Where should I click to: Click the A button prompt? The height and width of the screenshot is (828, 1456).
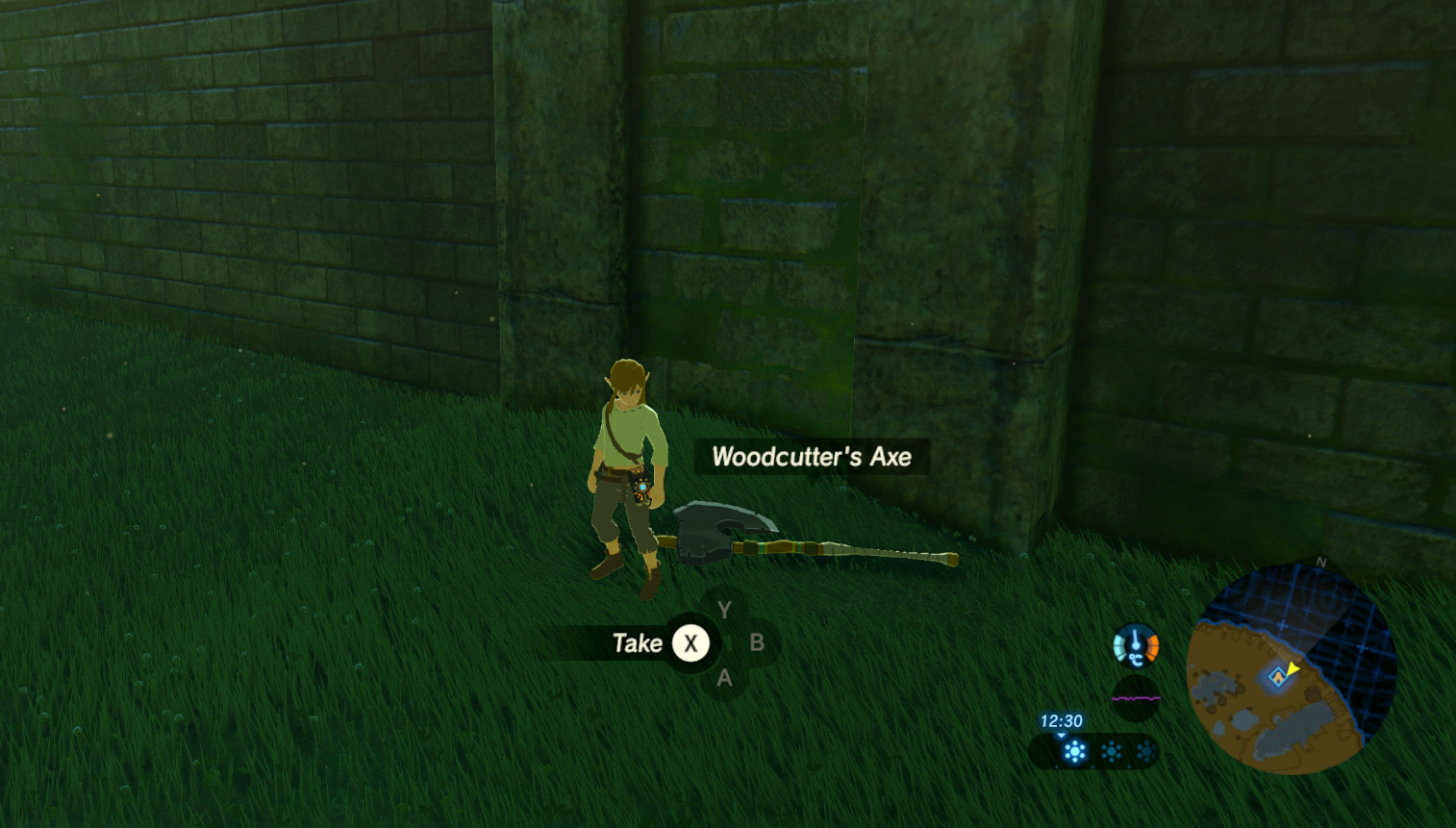click(724, 677)
